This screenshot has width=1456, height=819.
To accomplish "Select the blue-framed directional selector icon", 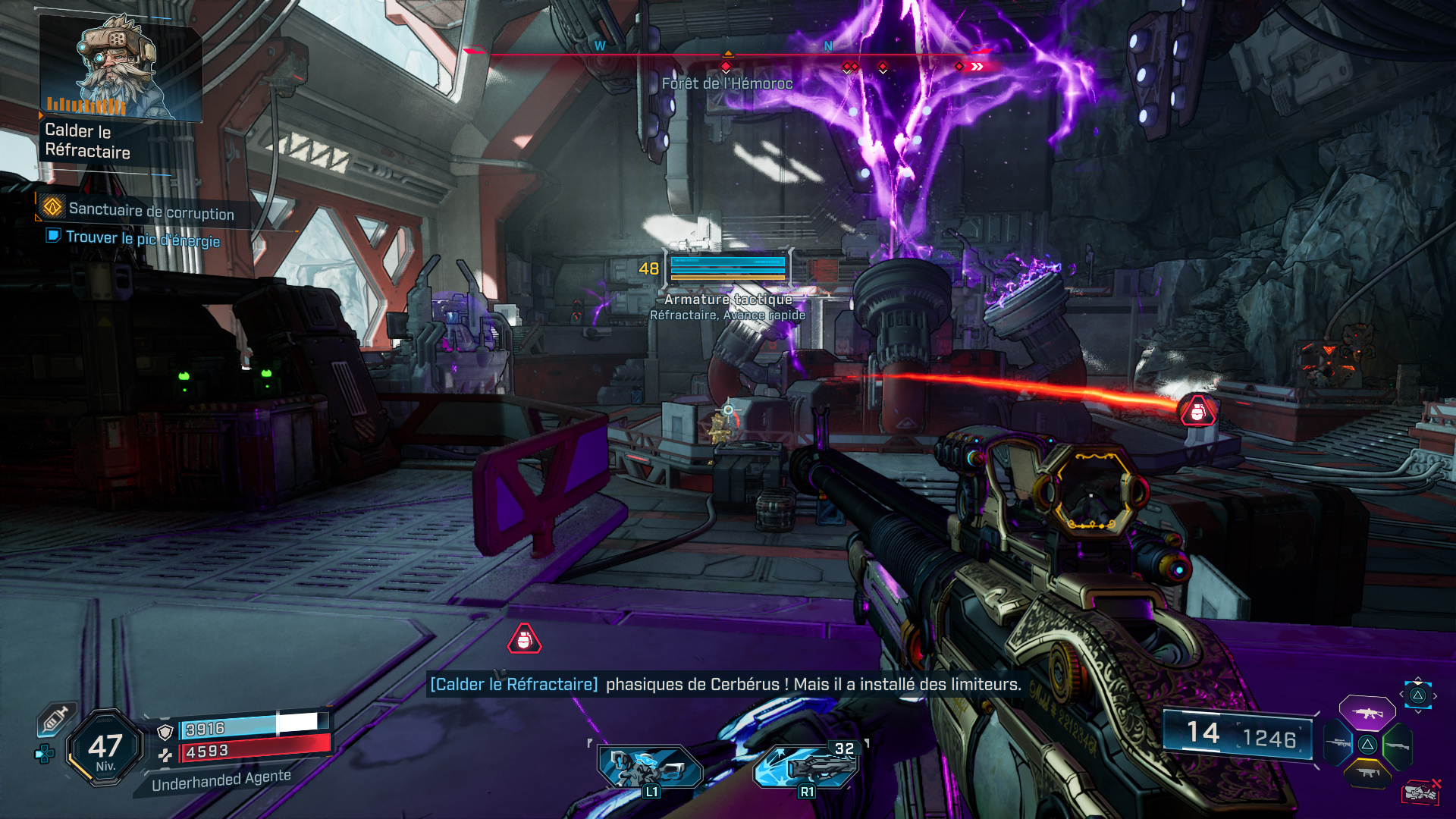I will coord(1417,695).
